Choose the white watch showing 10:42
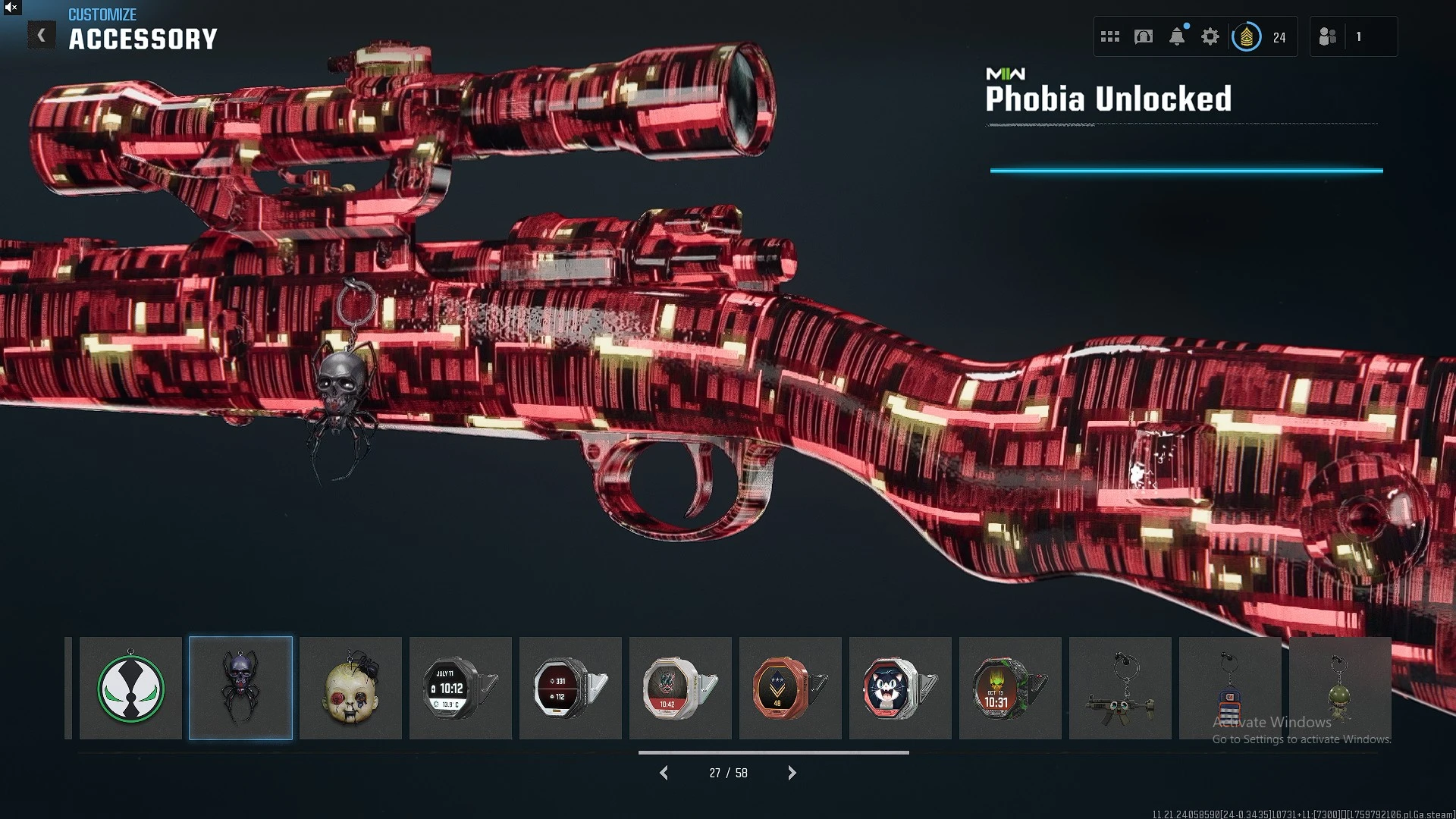The width and height of the screenshot is (1456, 819). tap(680, 688)
